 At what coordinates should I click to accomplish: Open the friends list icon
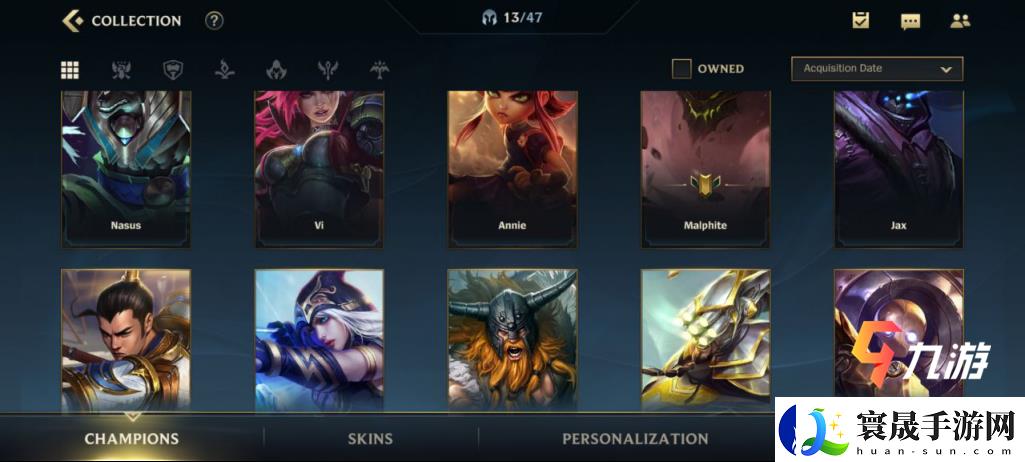[x=960, y=20]
